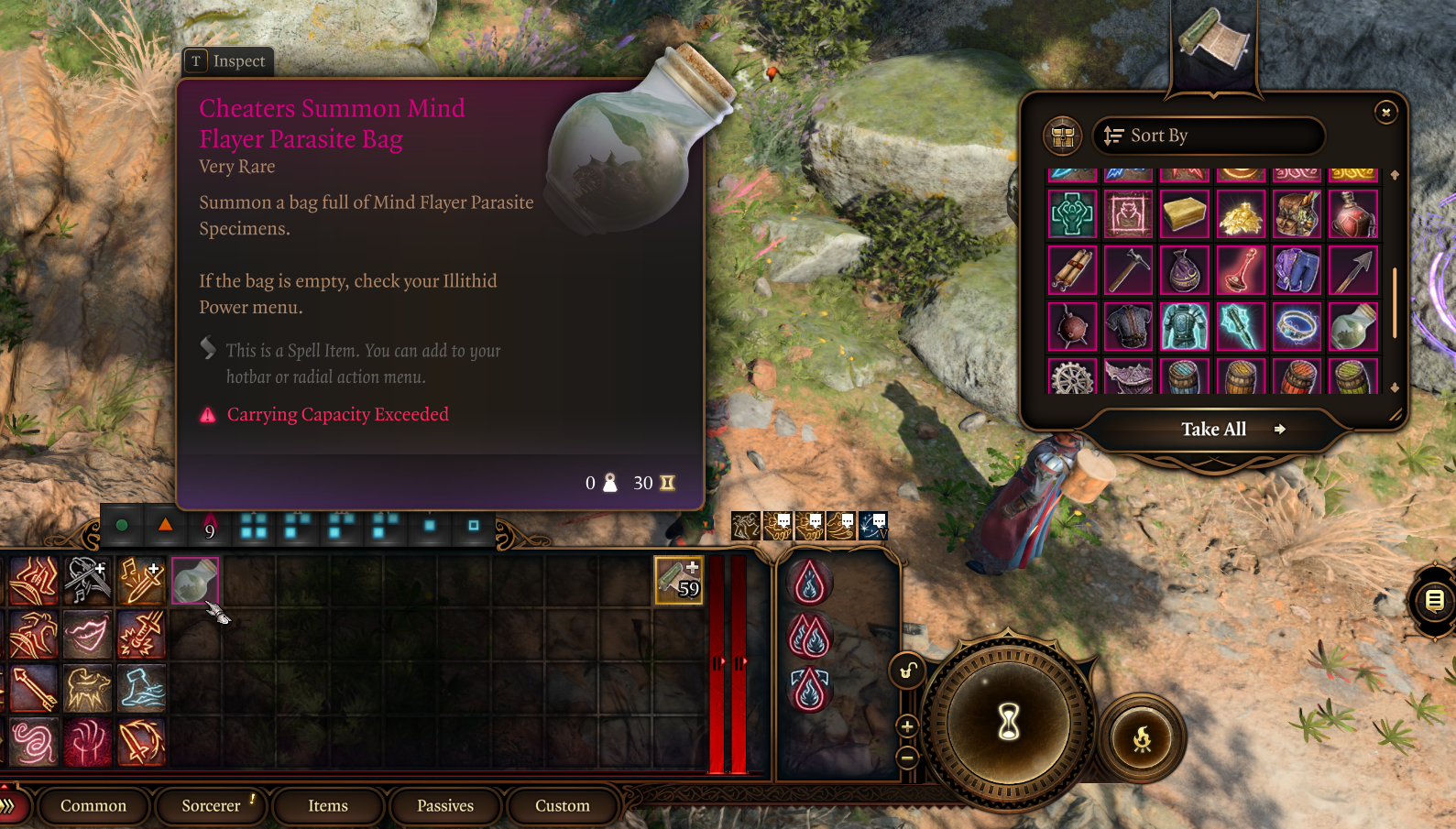
Task: Select the red potion bottle
Action: pos(1353,214)
